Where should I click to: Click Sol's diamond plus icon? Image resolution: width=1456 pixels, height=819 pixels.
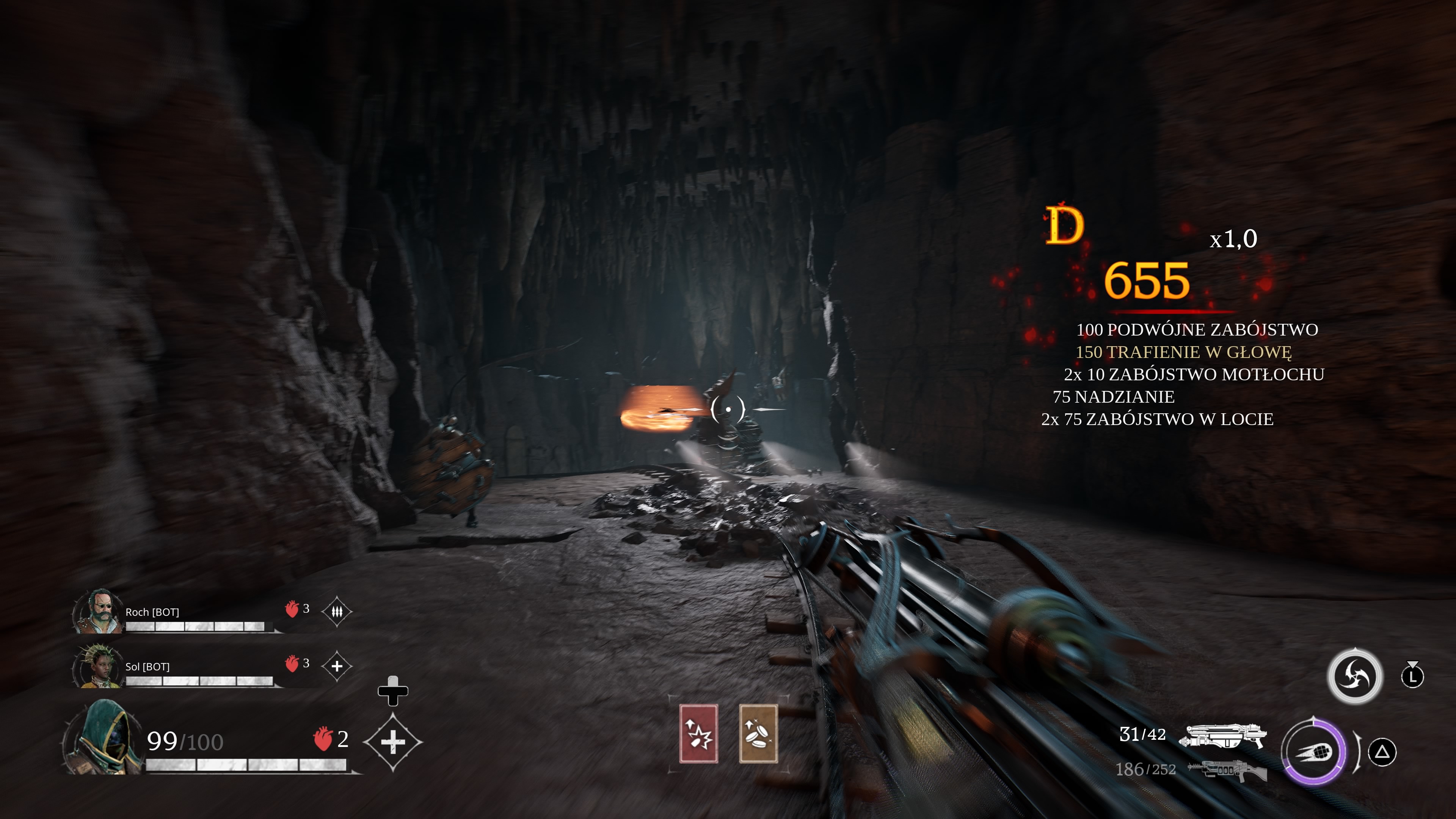[337, 667]
